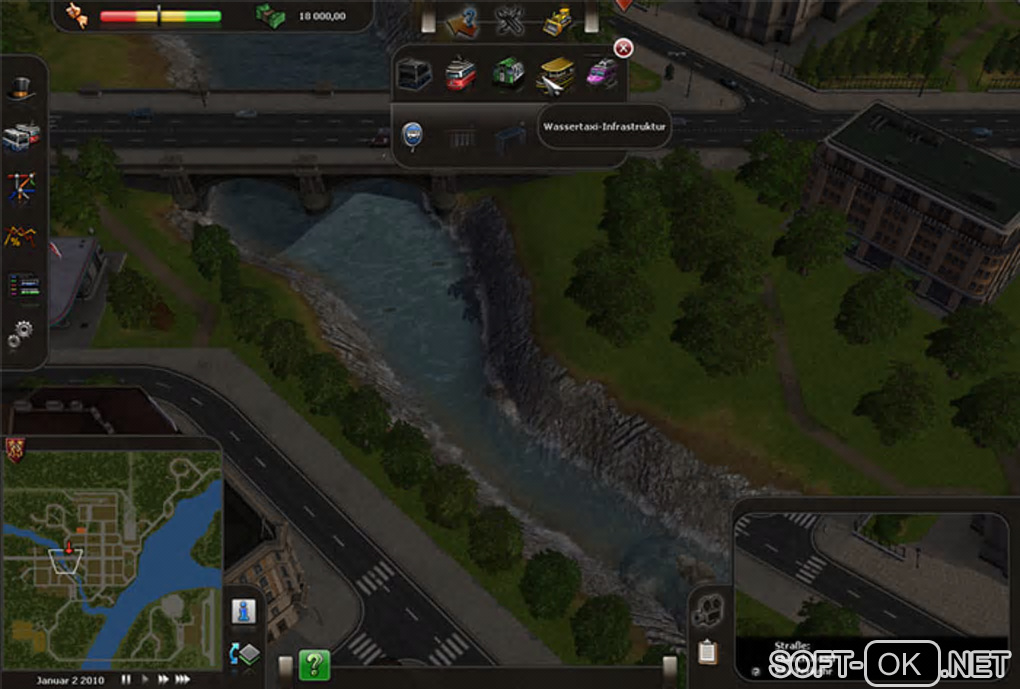Open the crossed wrench tools menu
This screenshot has height=689, width=1020.
[x=510, y=19]
